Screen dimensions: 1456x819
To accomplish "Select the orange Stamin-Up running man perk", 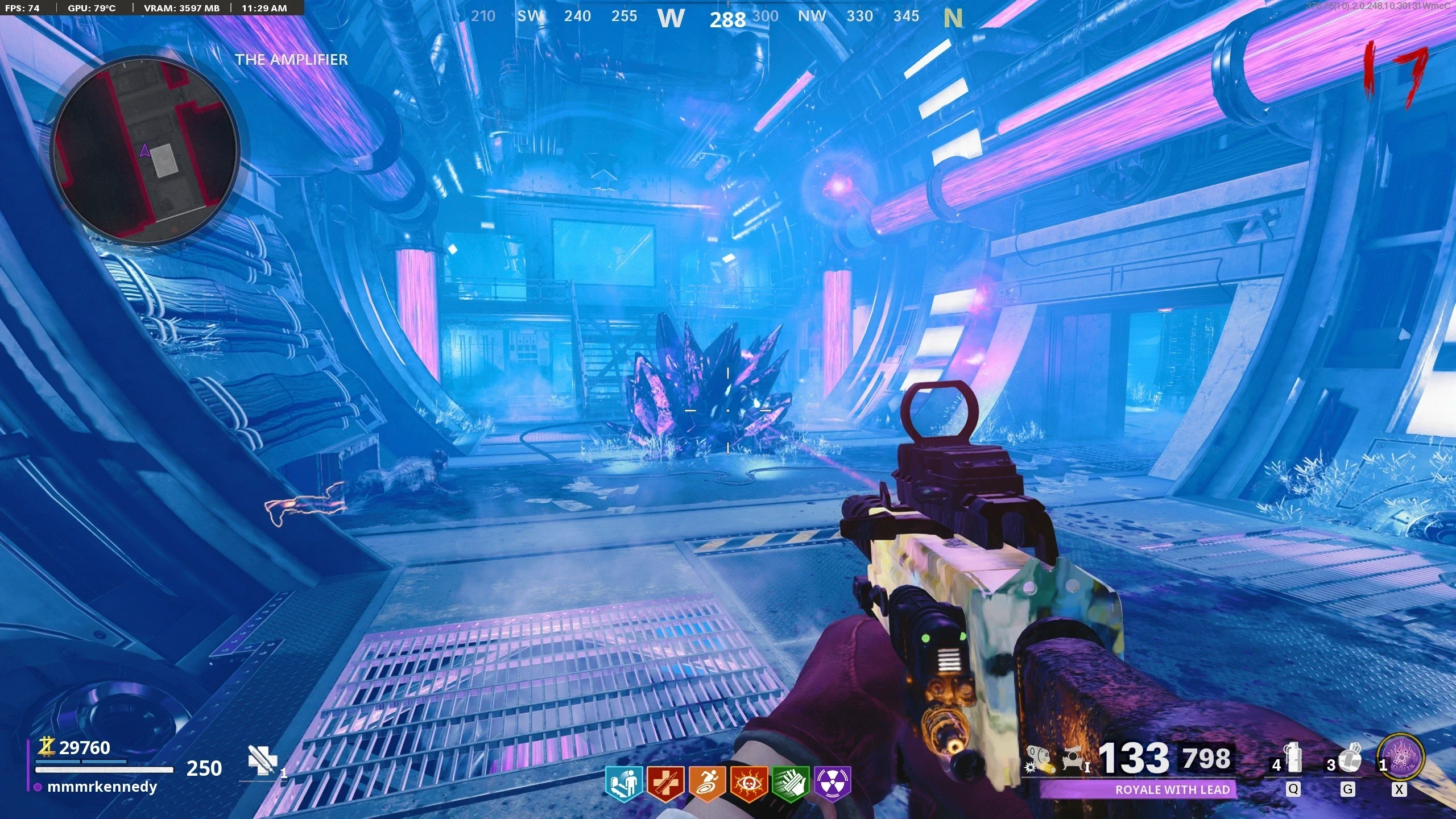I will (706, 784).
